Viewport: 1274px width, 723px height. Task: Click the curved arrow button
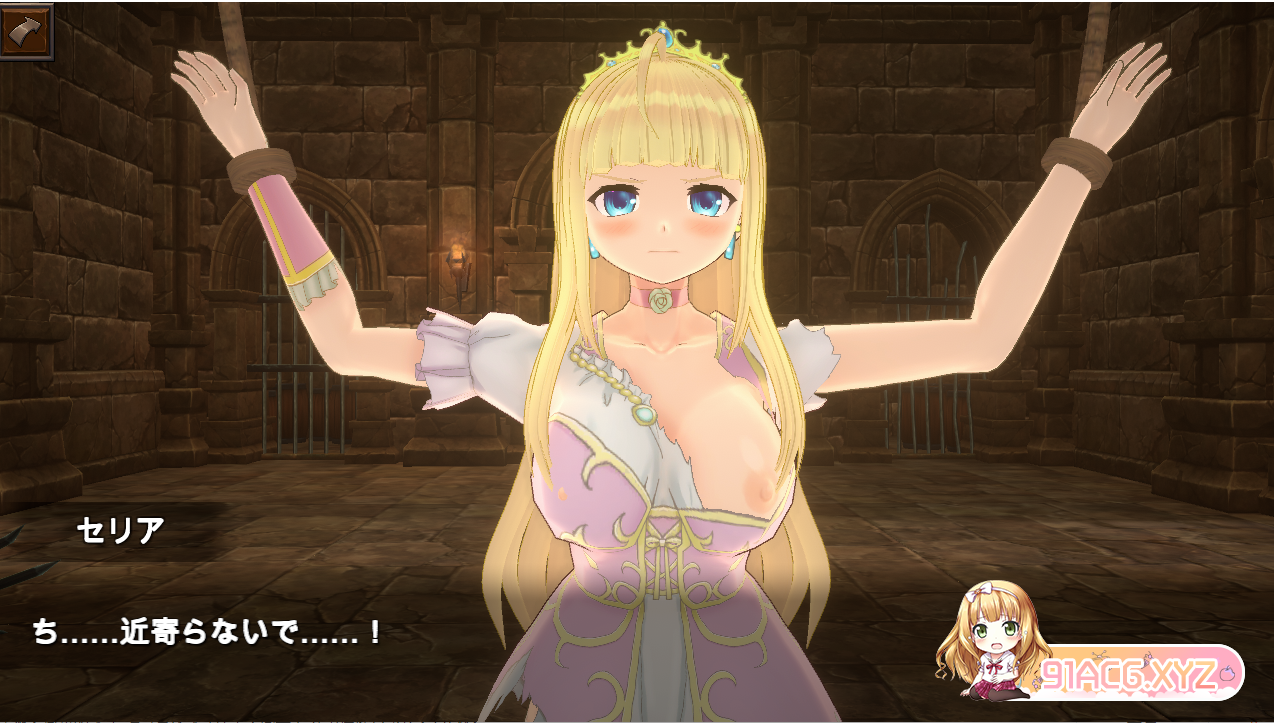pos(26,31)
